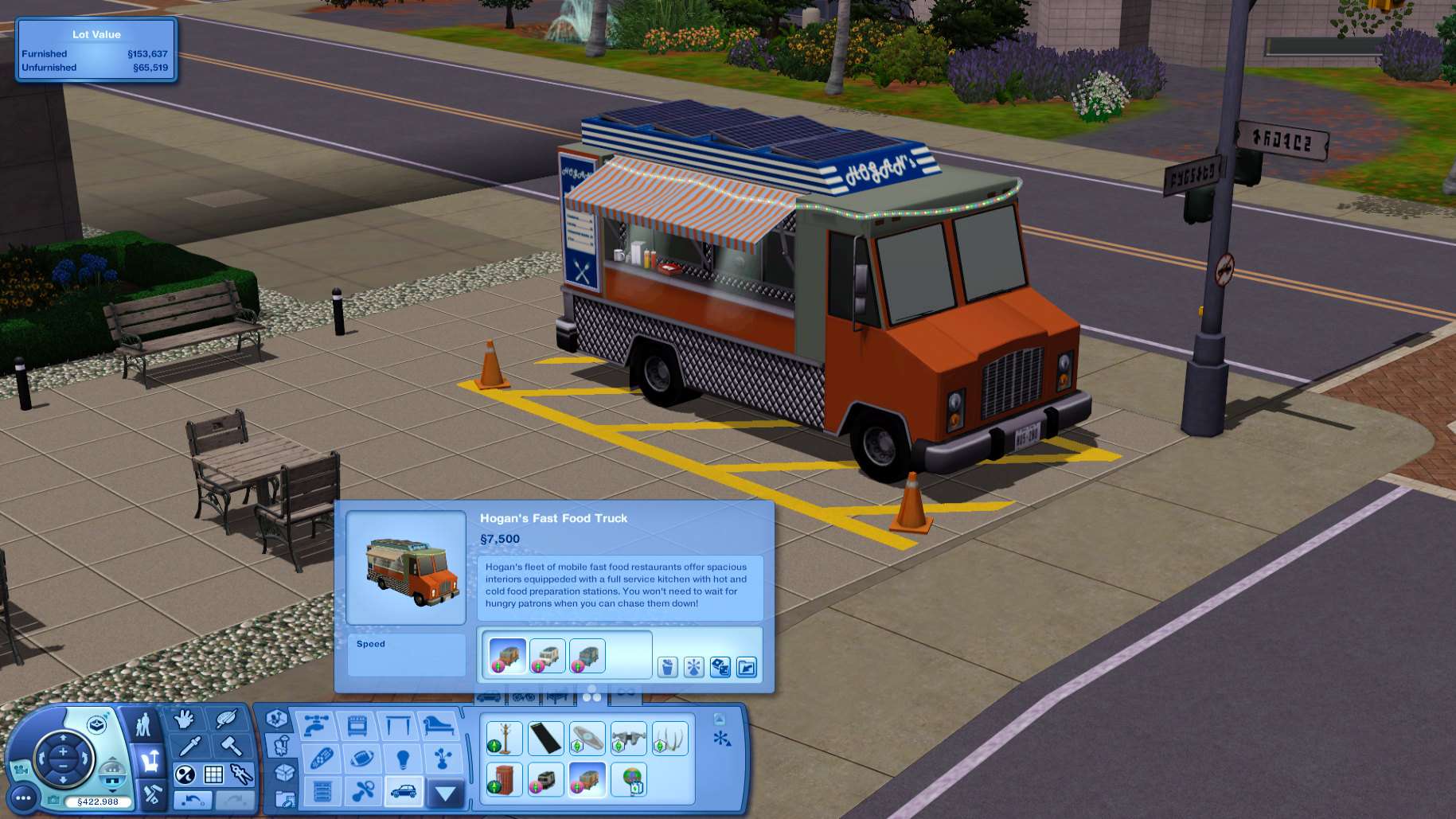
Task: Click the undo arrow button
Action: point(192,800)
